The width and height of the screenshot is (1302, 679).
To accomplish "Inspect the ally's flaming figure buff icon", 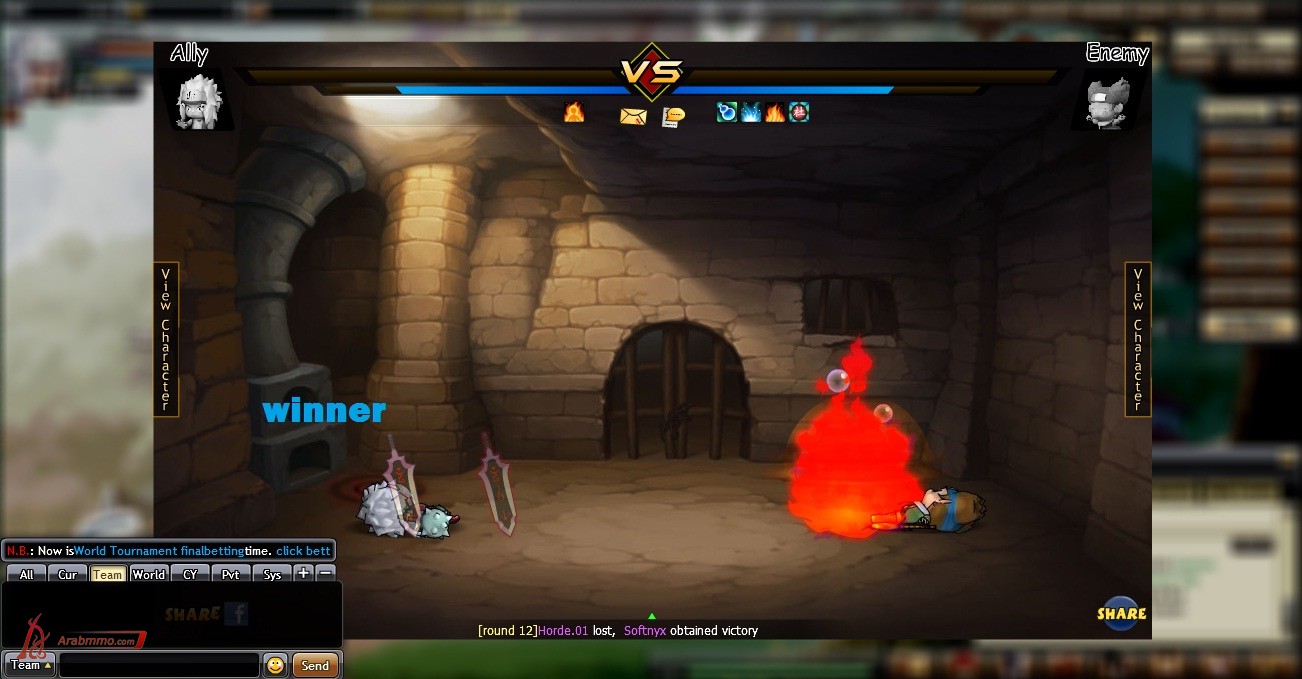I will (x=574, y=112).
